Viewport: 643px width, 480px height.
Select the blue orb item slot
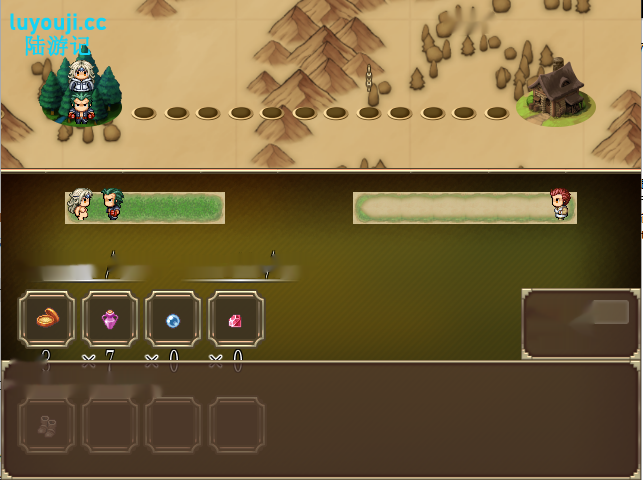point(173,320)
